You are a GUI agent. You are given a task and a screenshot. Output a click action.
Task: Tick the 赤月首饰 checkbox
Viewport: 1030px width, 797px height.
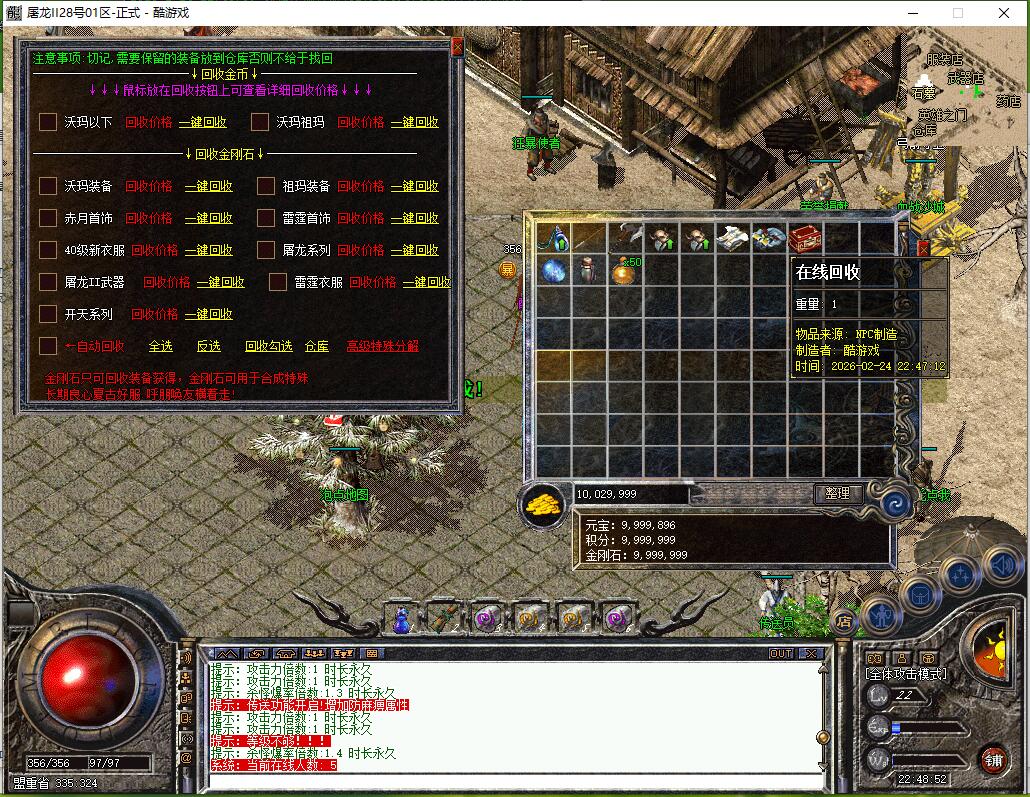pos(48,218)
